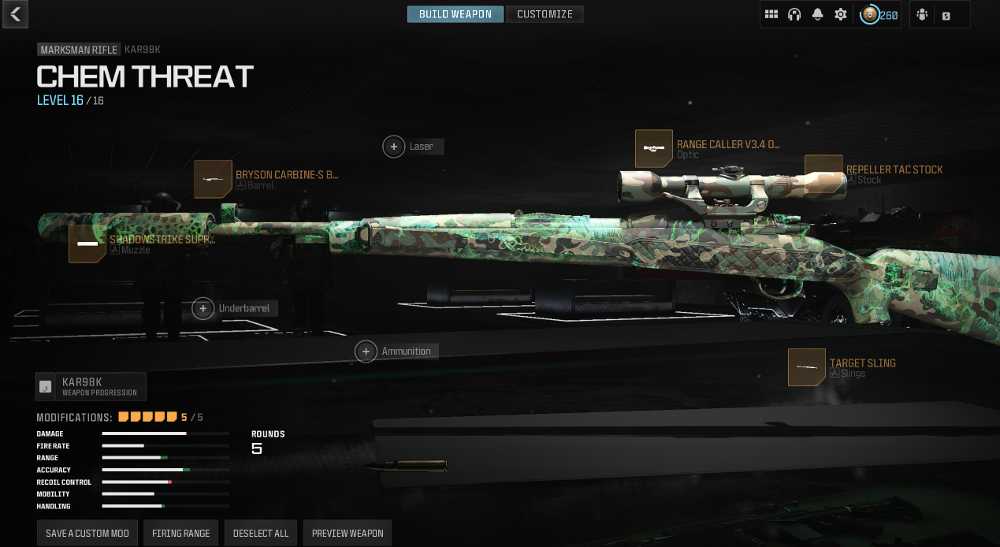This screenshot has width=1000, height=547.
Task: Open the headset voice chat icon
Action: click(x=795, y=15)
